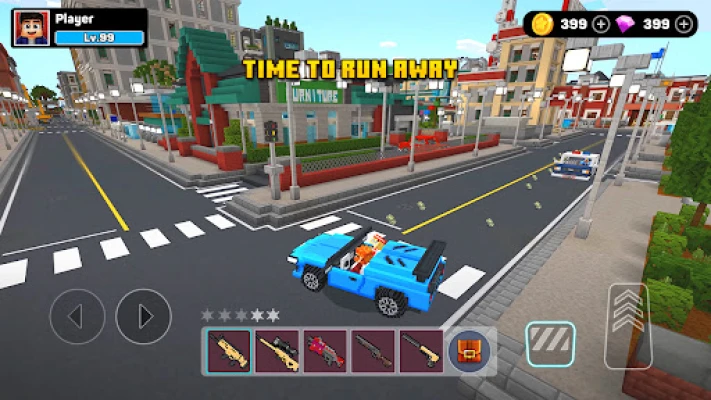Equip the gold sniper rifle
The height and width of the screenshot is (400, 711).
click(277, 352)
